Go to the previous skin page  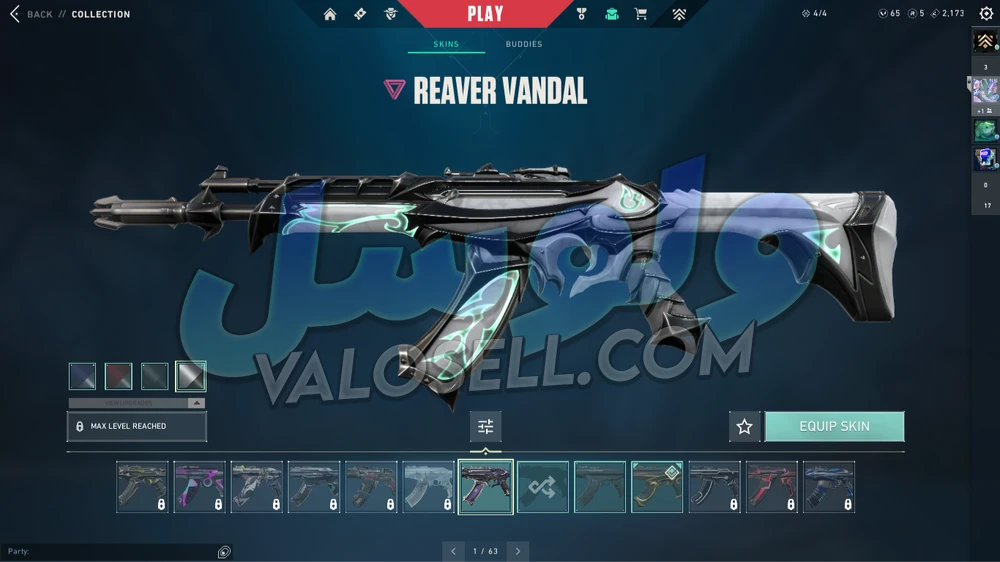click(453, 551)
